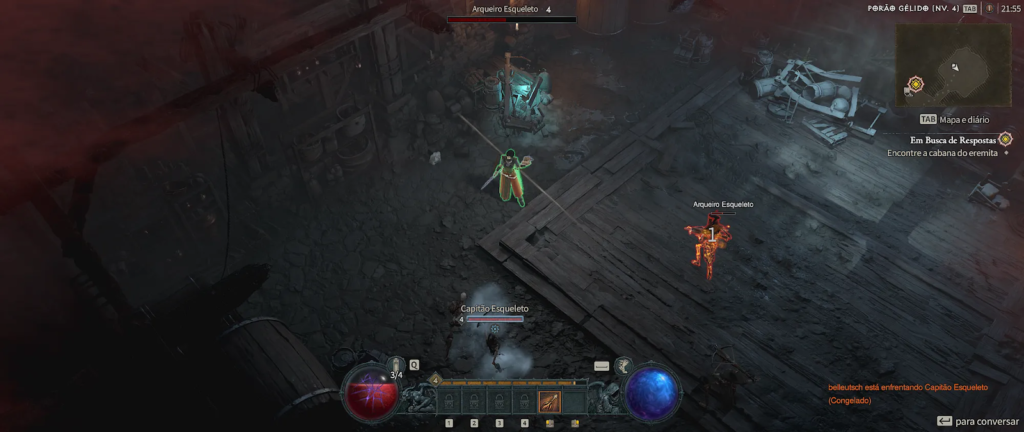Open the chat via para conversar

point(978,421)
